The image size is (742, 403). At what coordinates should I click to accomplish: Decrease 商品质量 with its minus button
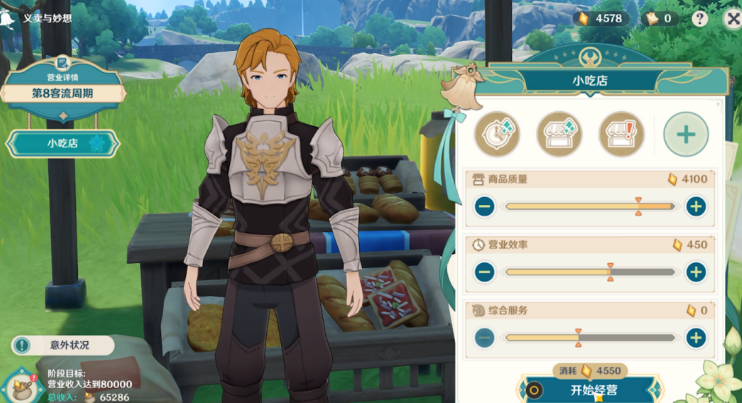pyautogui.click(x=485, y=207)
